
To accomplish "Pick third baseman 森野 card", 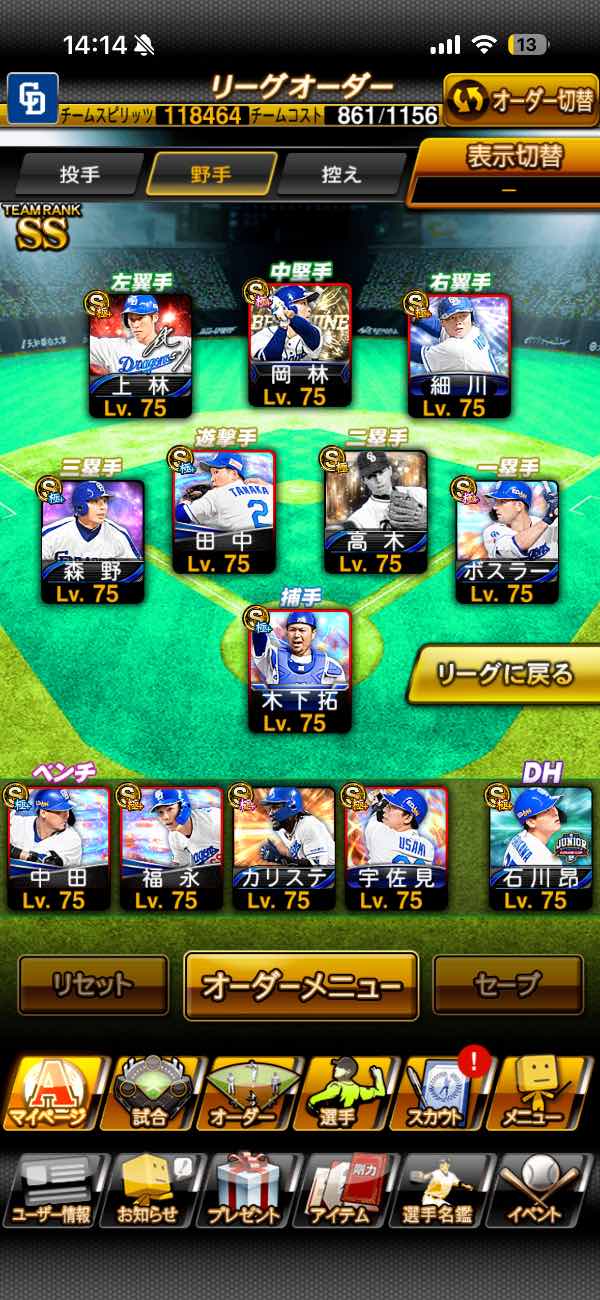I will click(93, 541).
